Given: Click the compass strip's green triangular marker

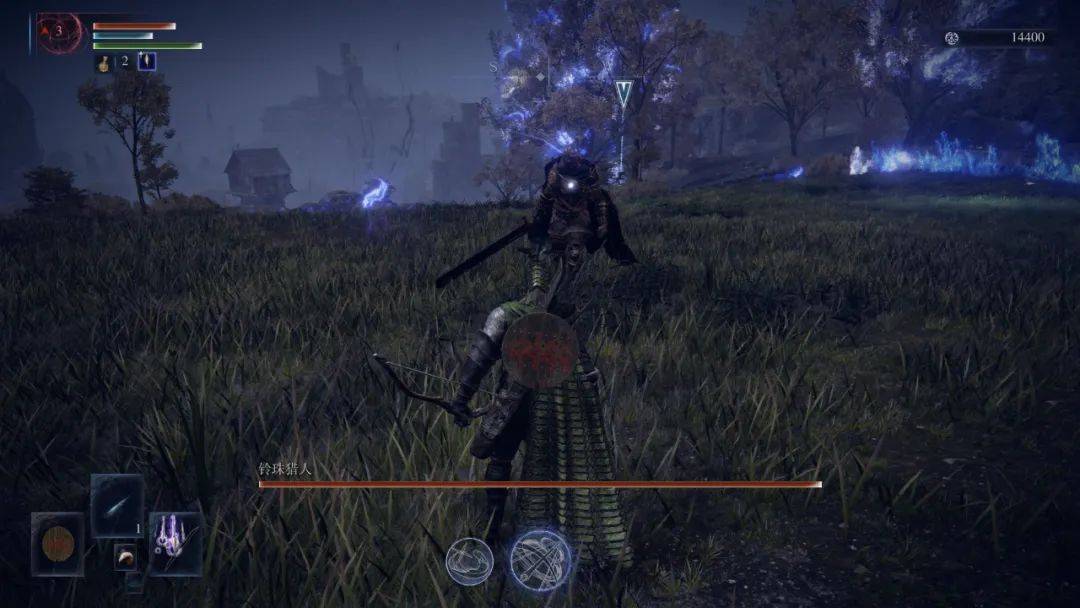Looking at the screenshot, I should (624, 93).
